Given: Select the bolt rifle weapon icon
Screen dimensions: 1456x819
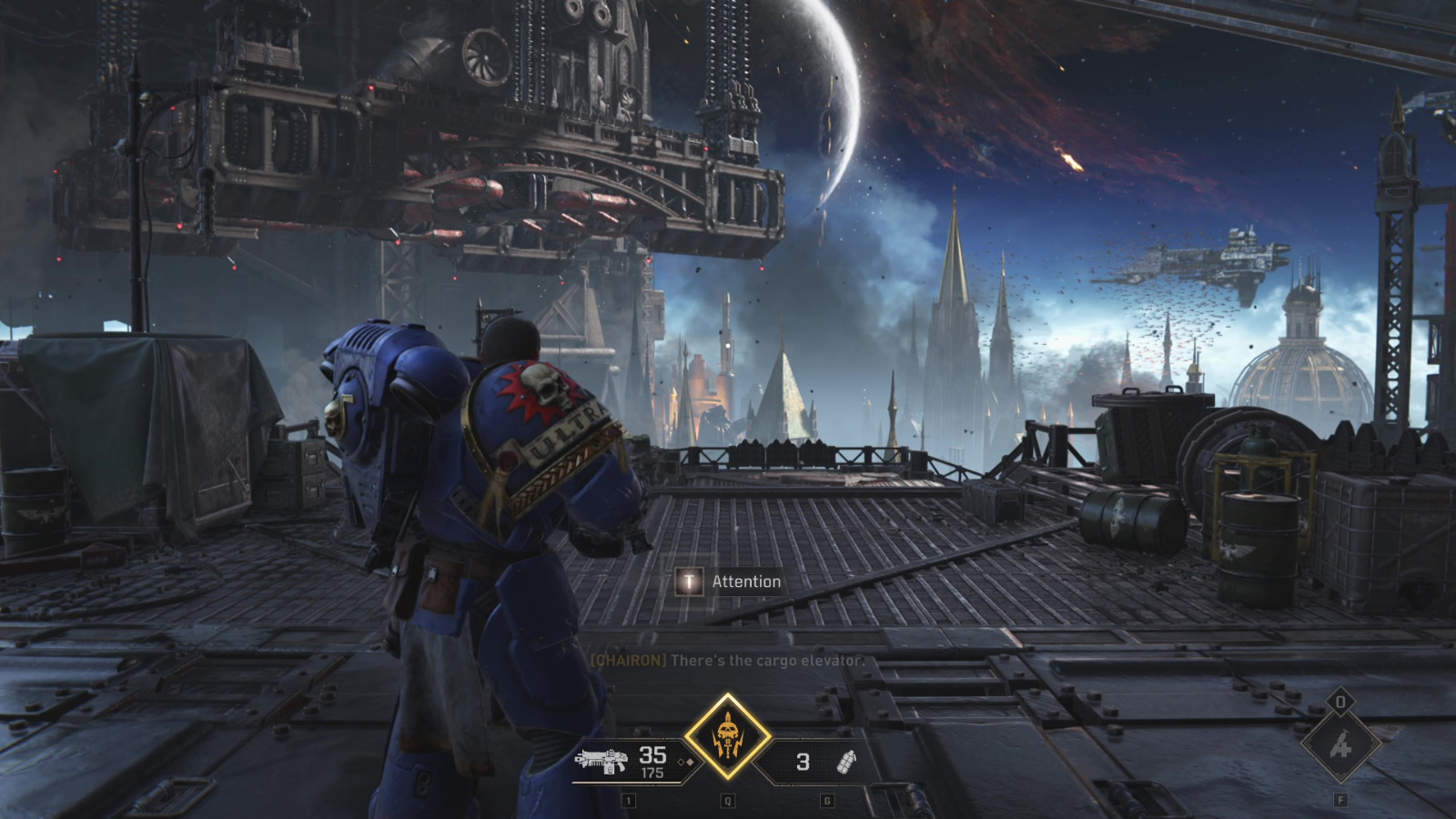Looking at the screenshot, I should click(601, 760).
